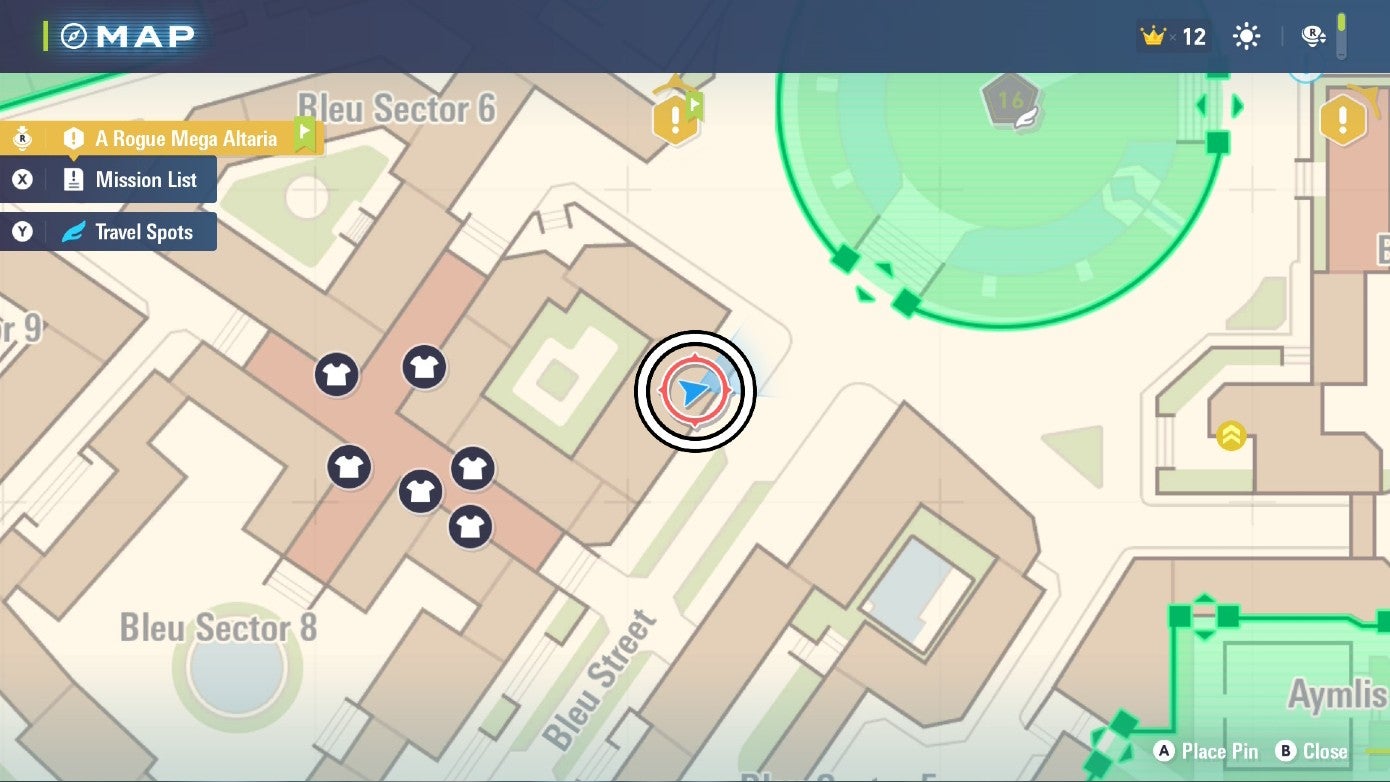This screenshot has width=1390, height=782.
Task: Select the compass icon beside the MAP title
Action: 73,33
